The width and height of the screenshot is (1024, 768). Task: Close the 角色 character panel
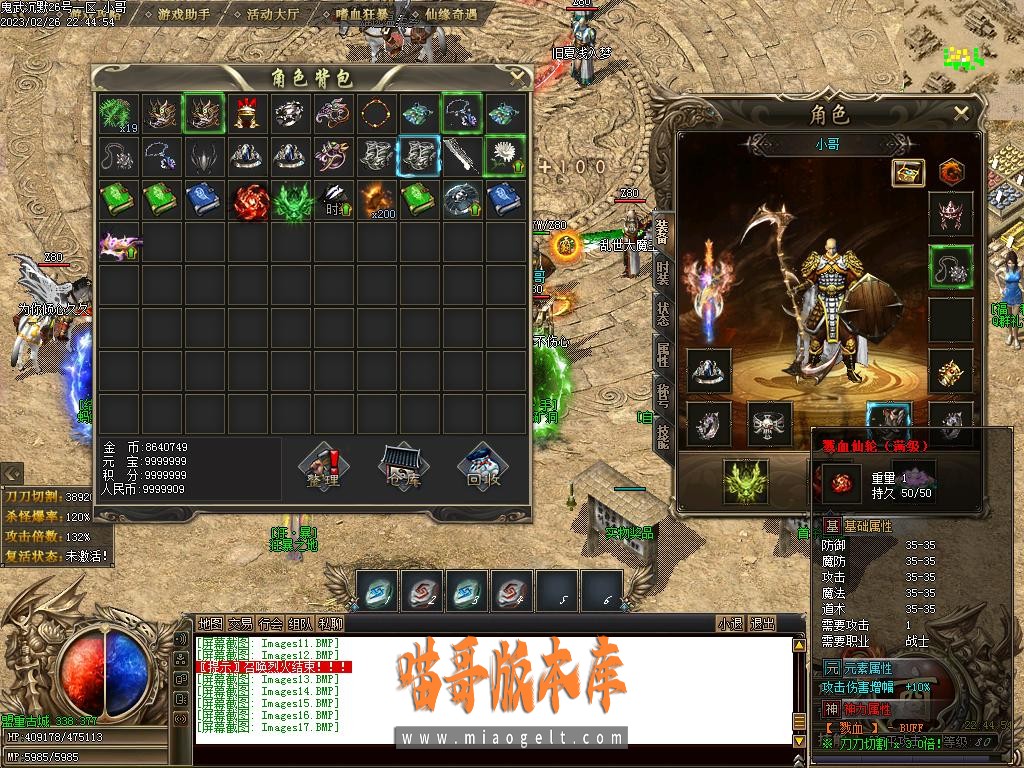tap(961, 113)
